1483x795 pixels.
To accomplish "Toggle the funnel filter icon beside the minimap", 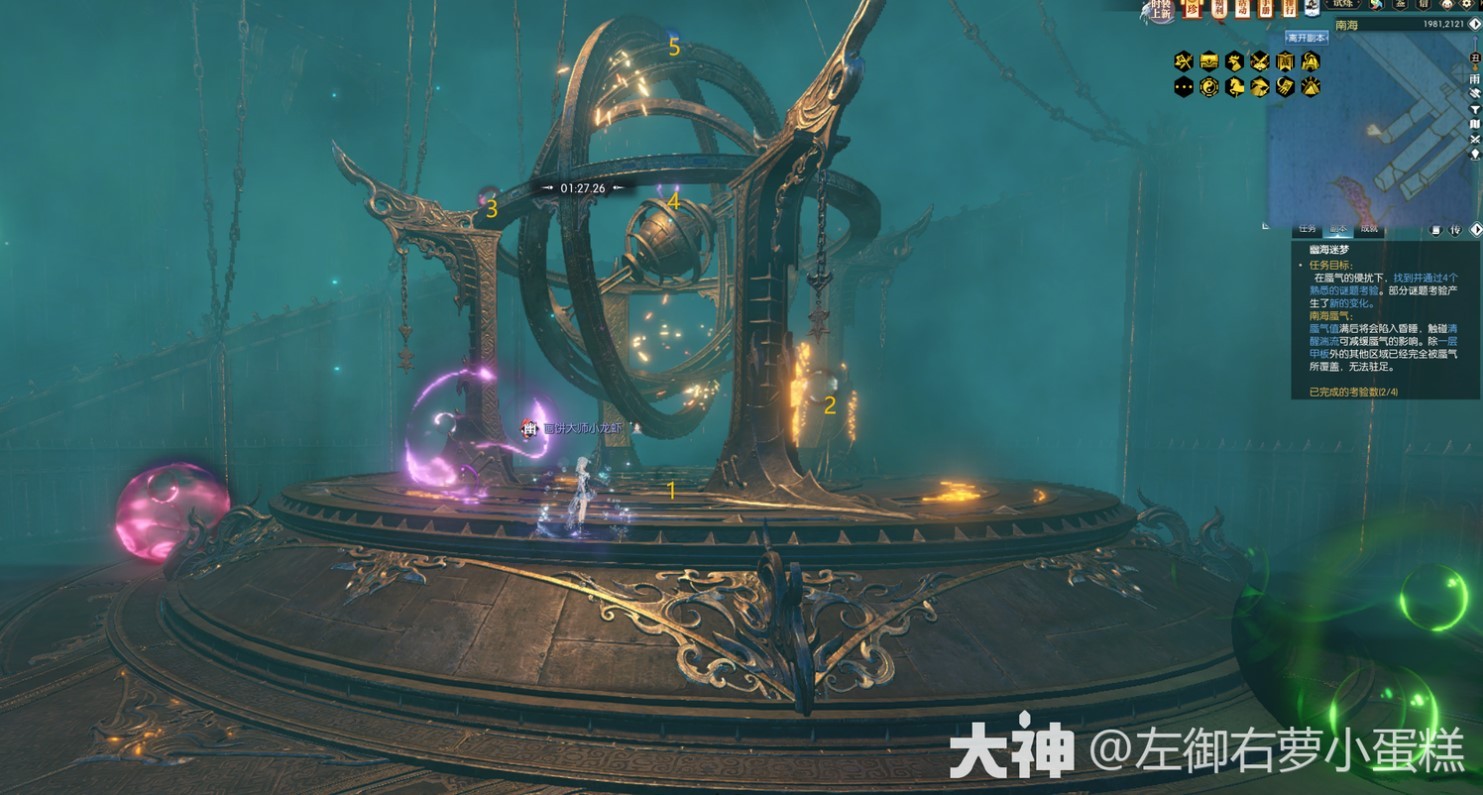I will [1475, 109].
